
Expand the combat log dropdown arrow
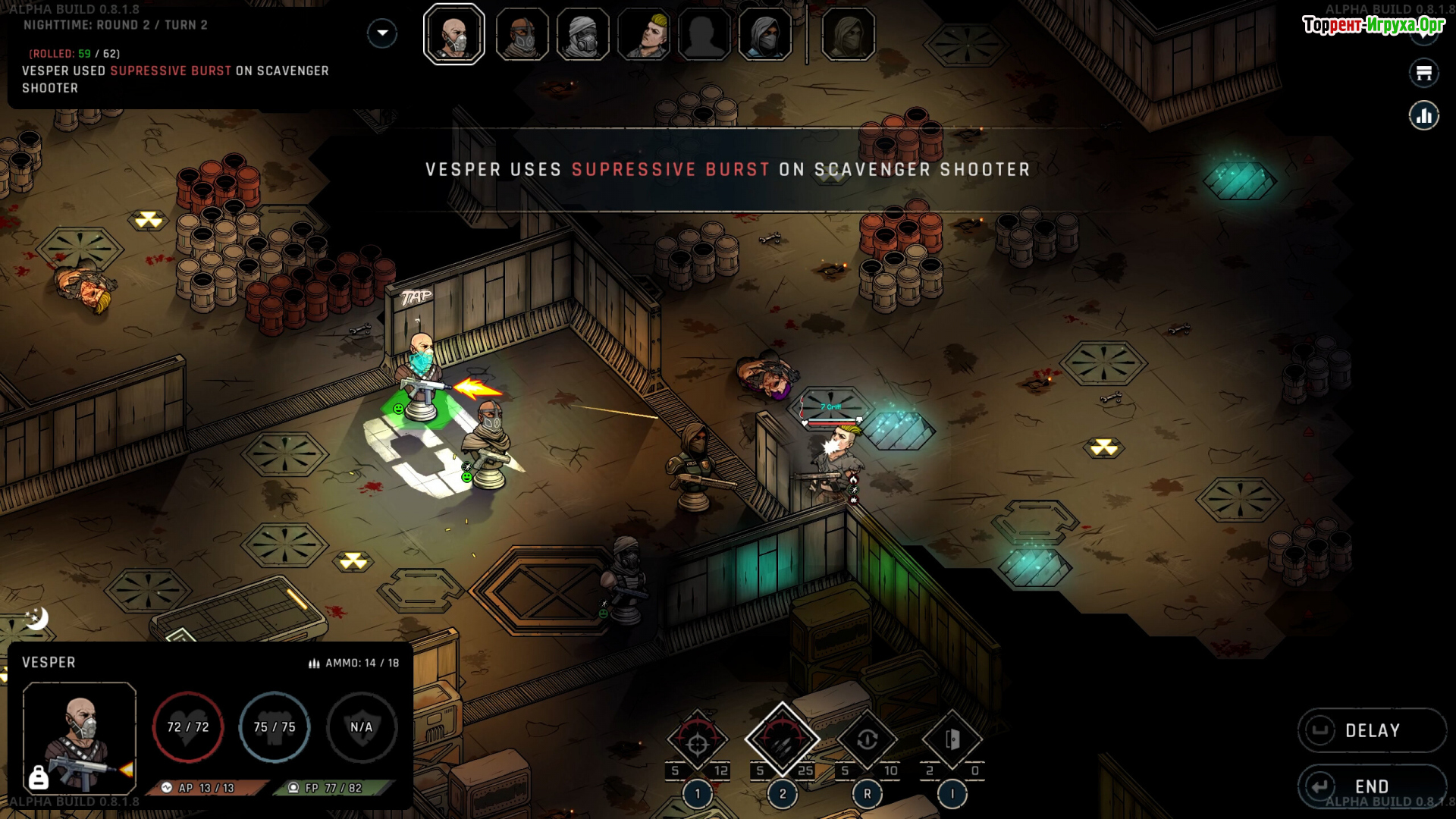coord(382,33)
